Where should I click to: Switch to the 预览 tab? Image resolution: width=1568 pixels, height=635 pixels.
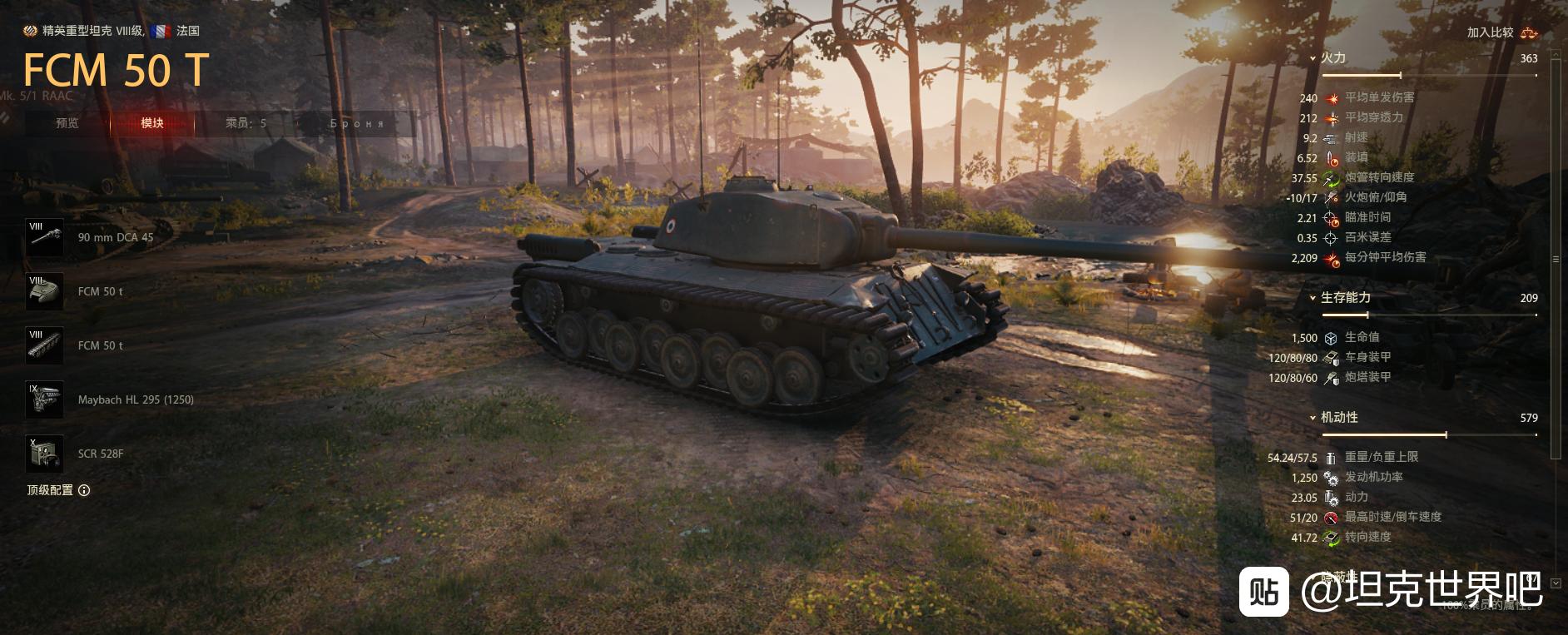click(x=67, y=123)
